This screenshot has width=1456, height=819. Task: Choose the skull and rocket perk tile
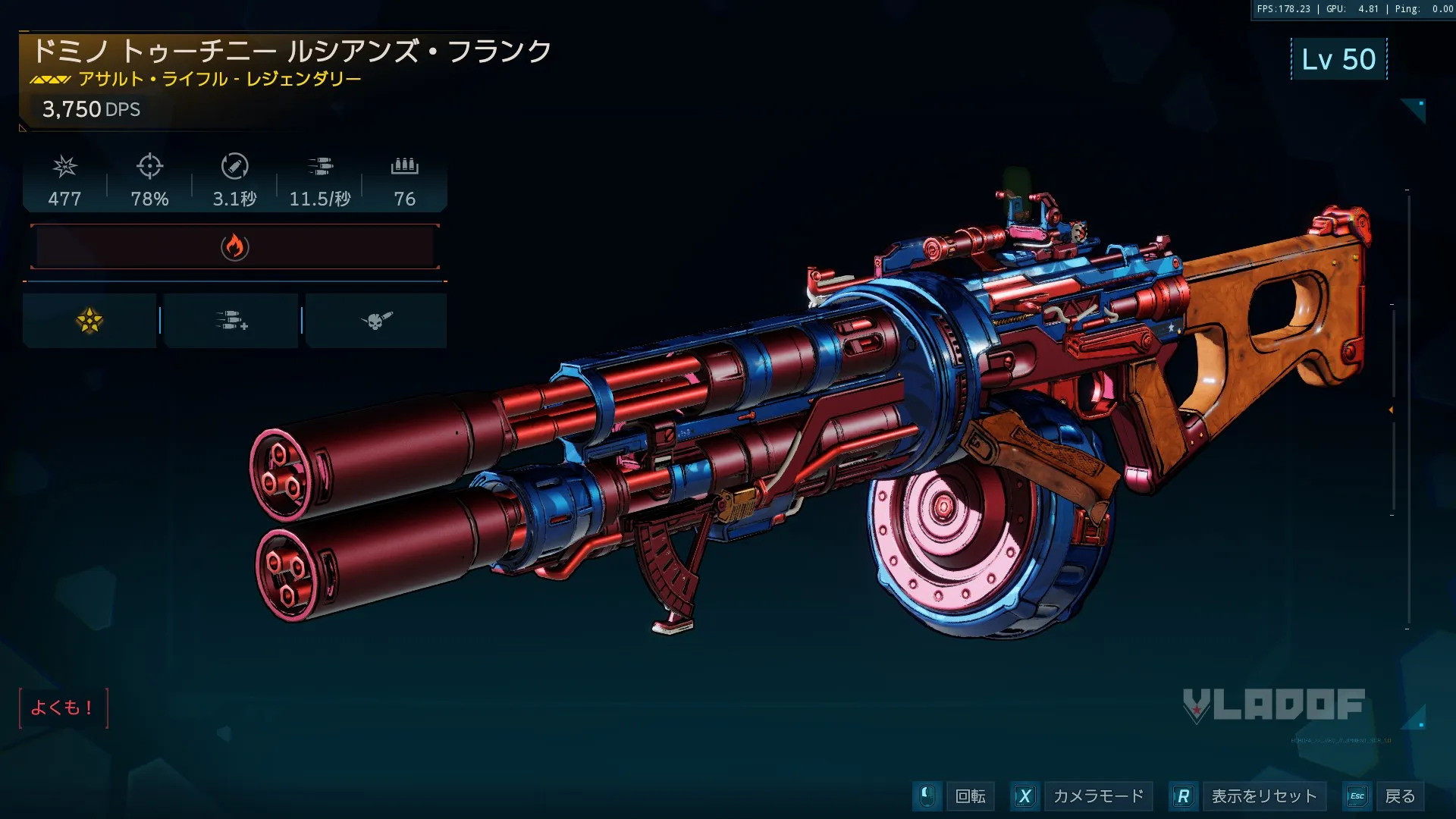tap(376, 321)
